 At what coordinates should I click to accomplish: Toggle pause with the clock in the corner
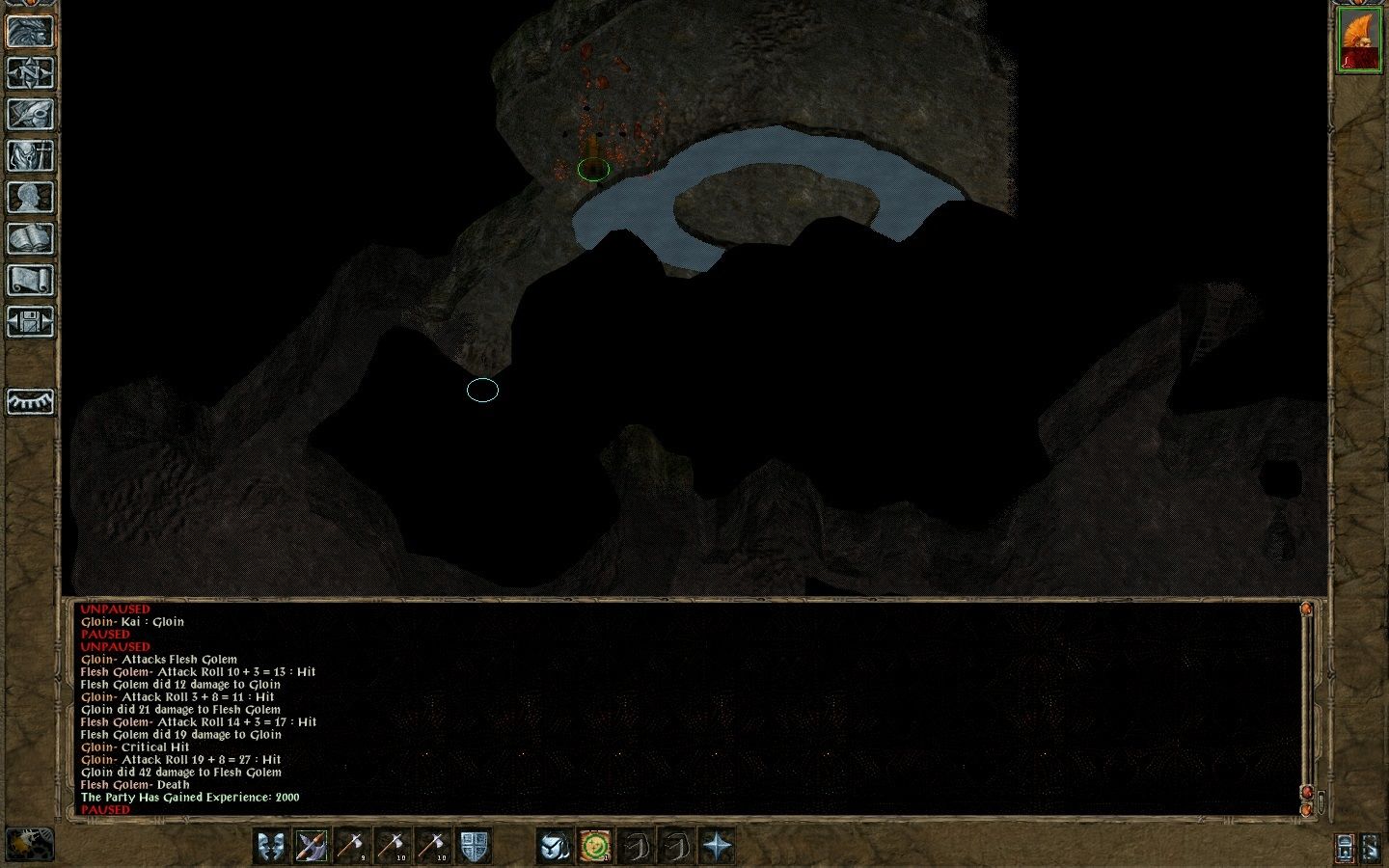click(29, 845)
